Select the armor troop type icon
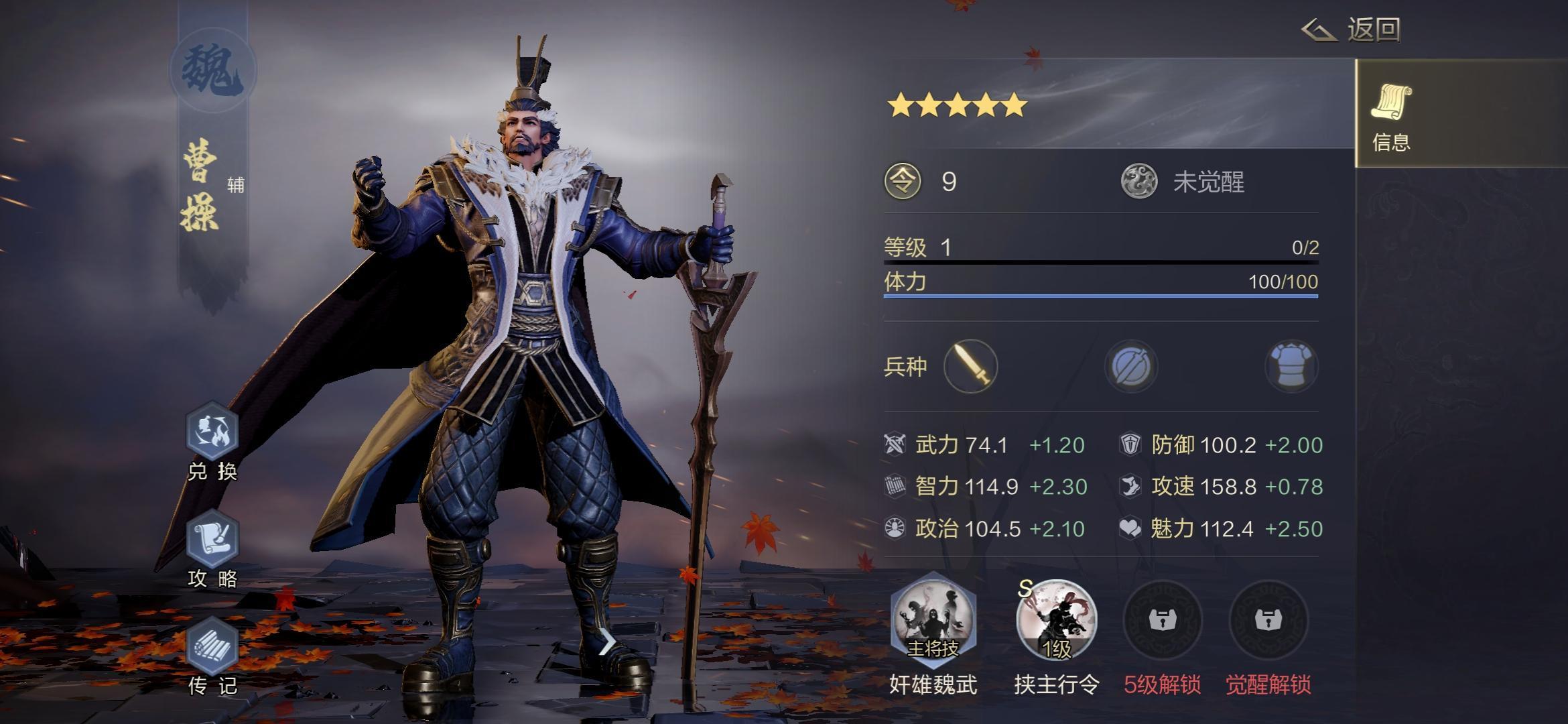1568x724 pixels. [1291, 366]
